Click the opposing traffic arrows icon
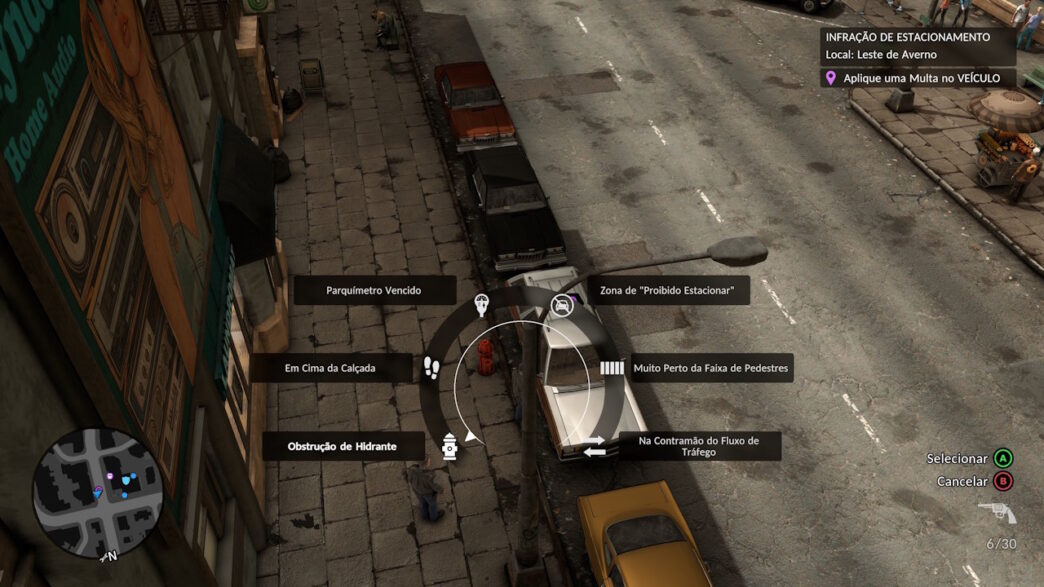This screenshot has width=1044, height=587. coord(594,446)
